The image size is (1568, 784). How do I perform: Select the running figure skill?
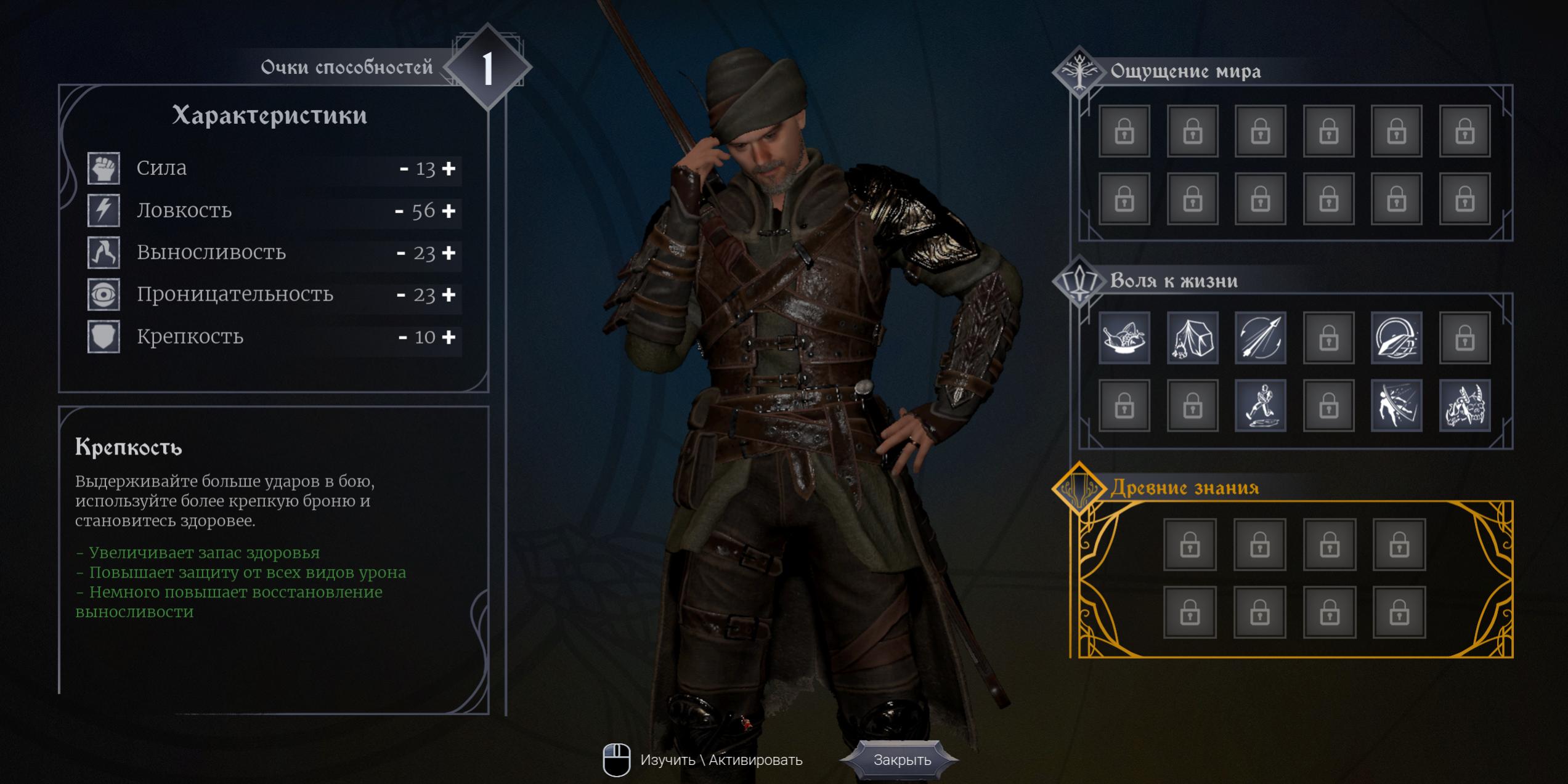1261,405
